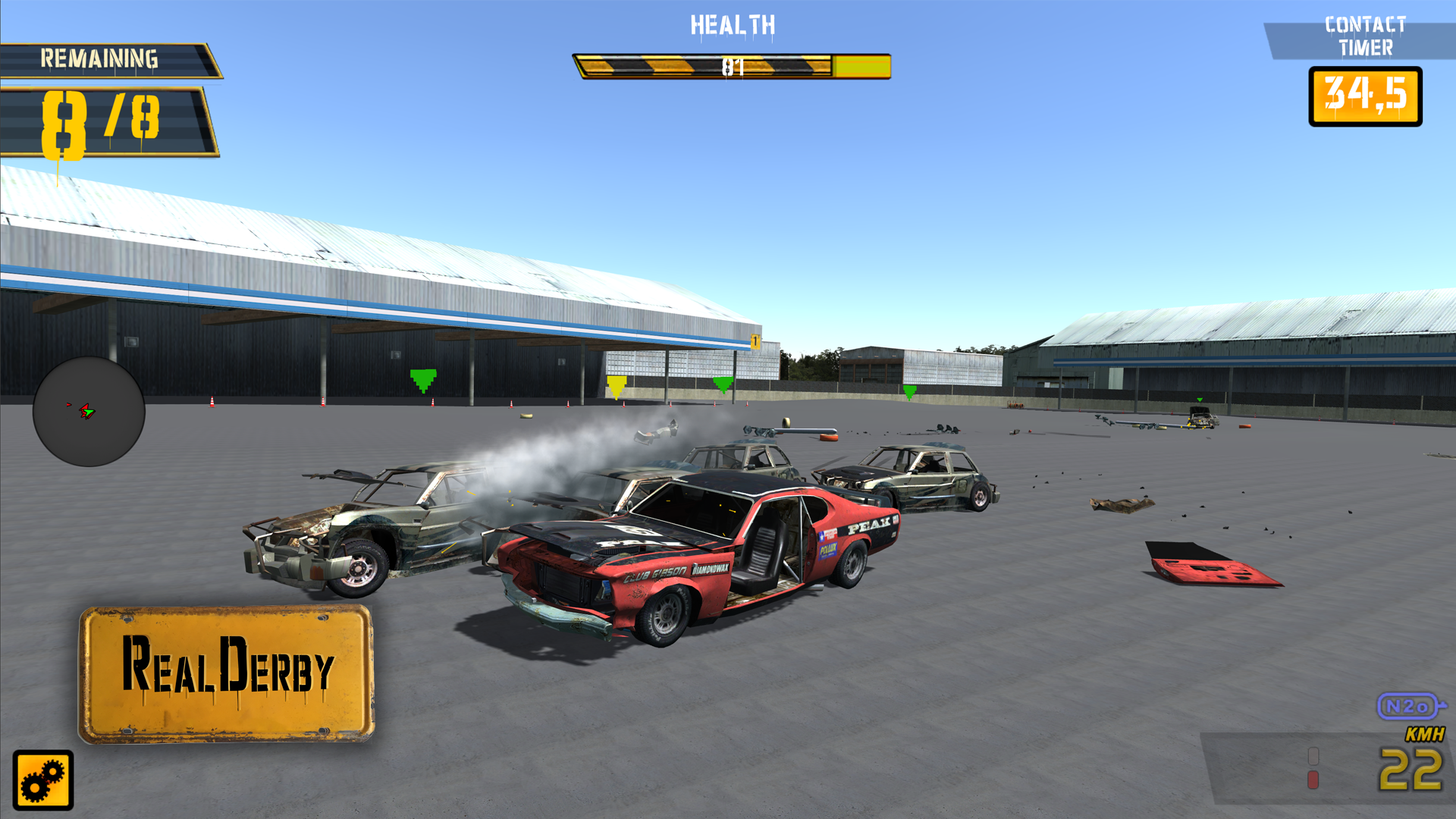Viewport: 1456px width, 819px height.
Task: Tap the red gear indicator light
Action: (x=1313, y=780)
